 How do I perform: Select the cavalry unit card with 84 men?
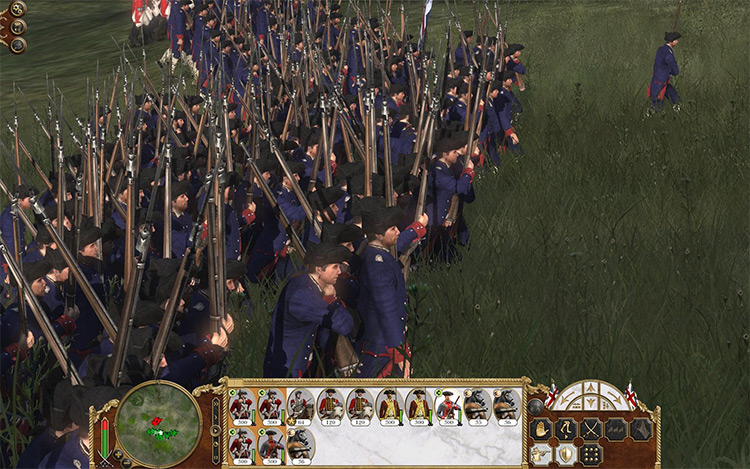click(x=300, y=407)
